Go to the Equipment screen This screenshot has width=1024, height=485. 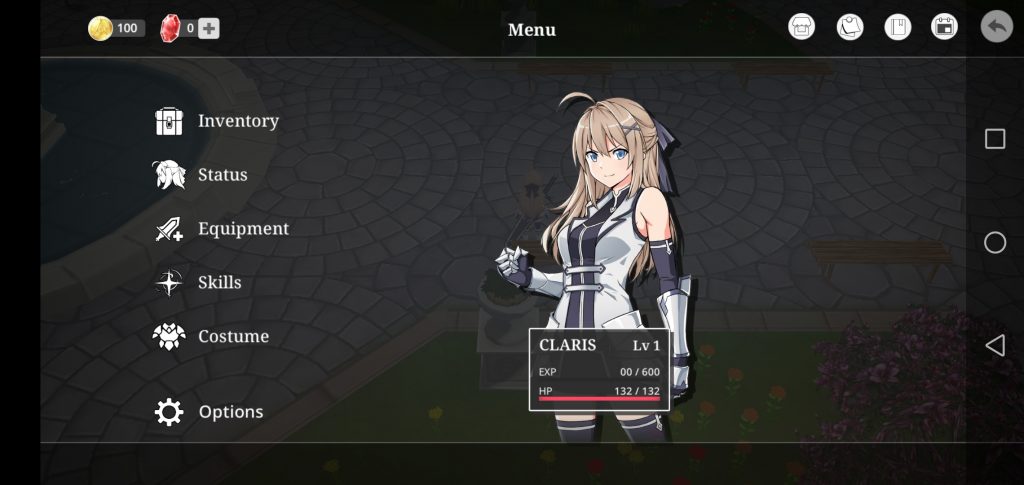(x=222, y=229)
